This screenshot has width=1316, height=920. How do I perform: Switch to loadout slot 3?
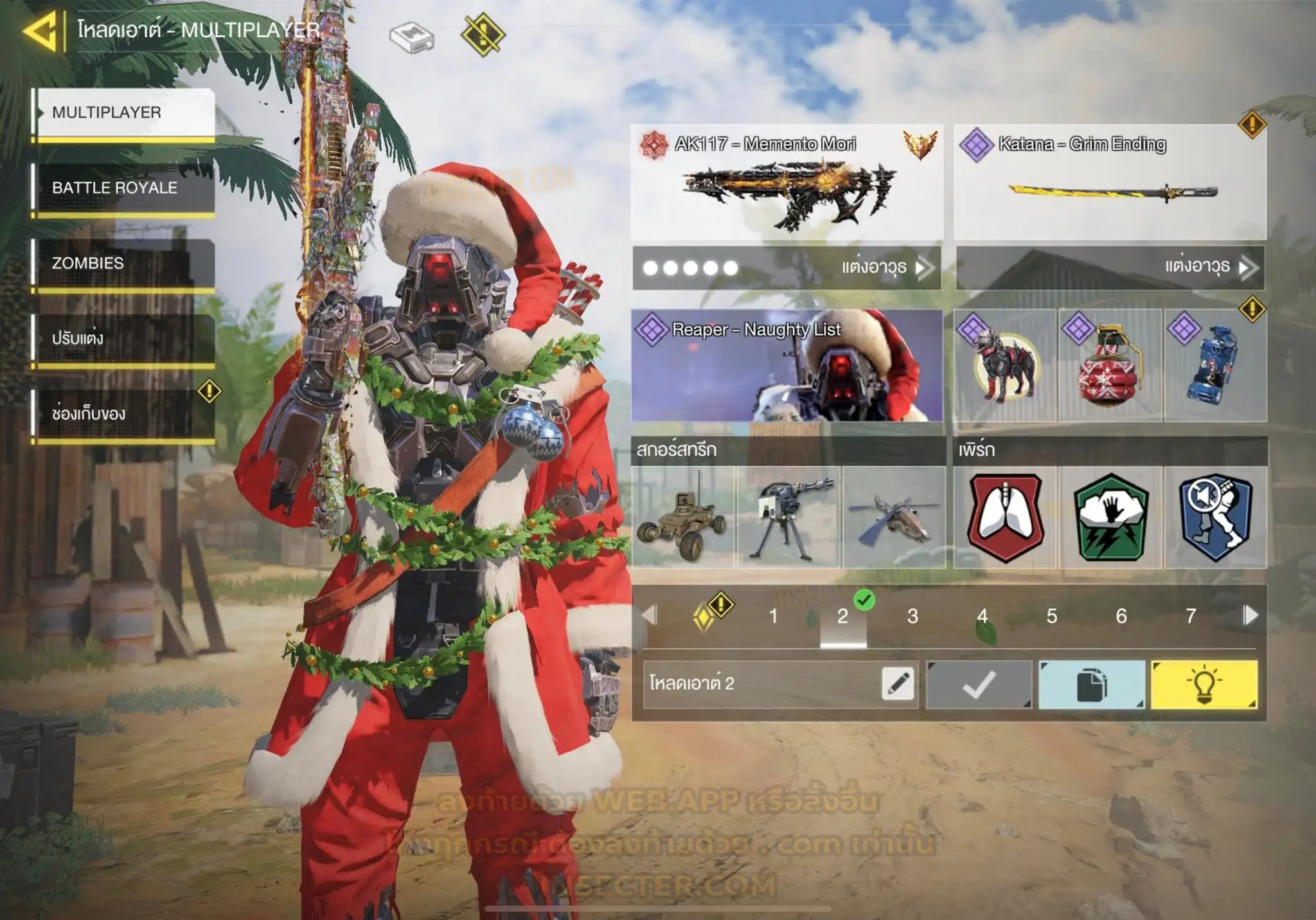[x=912, y=617]
